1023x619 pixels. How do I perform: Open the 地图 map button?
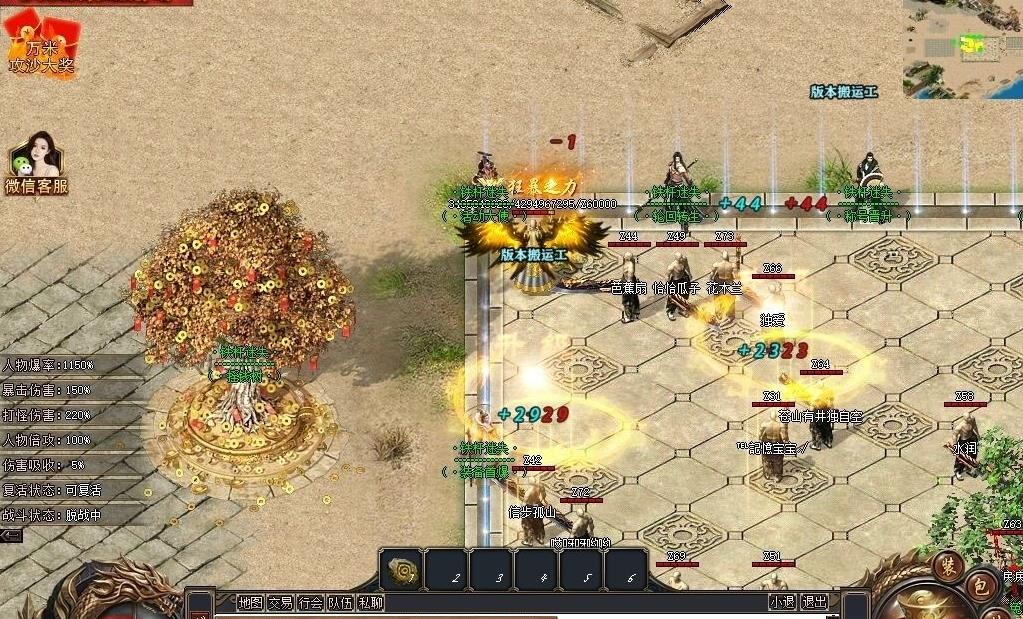tap(250, 603)
